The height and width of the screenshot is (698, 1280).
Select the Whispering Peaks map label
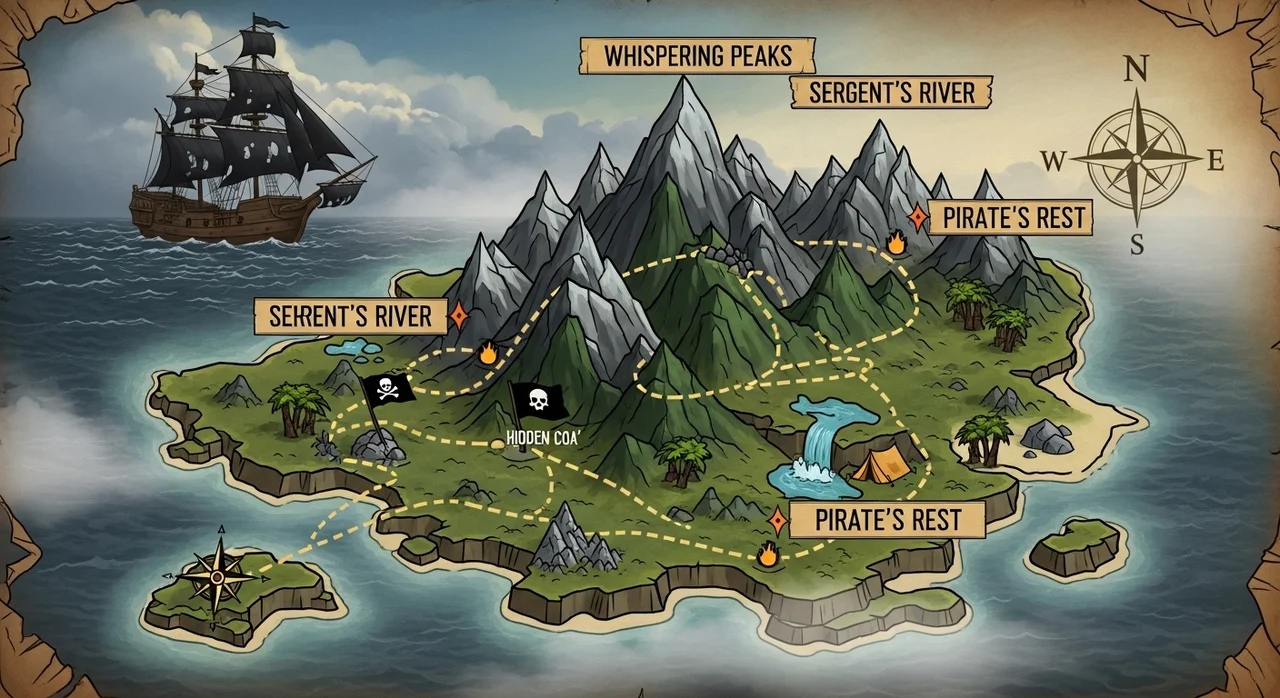[697, 56]
